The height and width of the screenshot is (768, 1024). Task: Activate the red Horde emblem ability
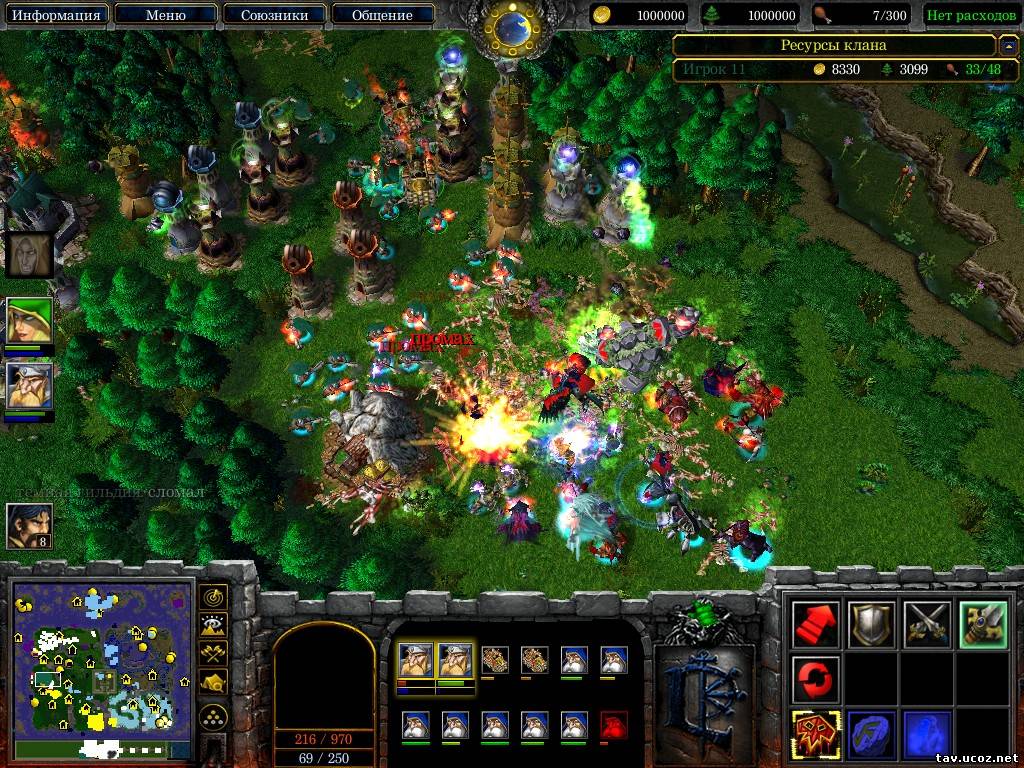click(x=815, y=734)
